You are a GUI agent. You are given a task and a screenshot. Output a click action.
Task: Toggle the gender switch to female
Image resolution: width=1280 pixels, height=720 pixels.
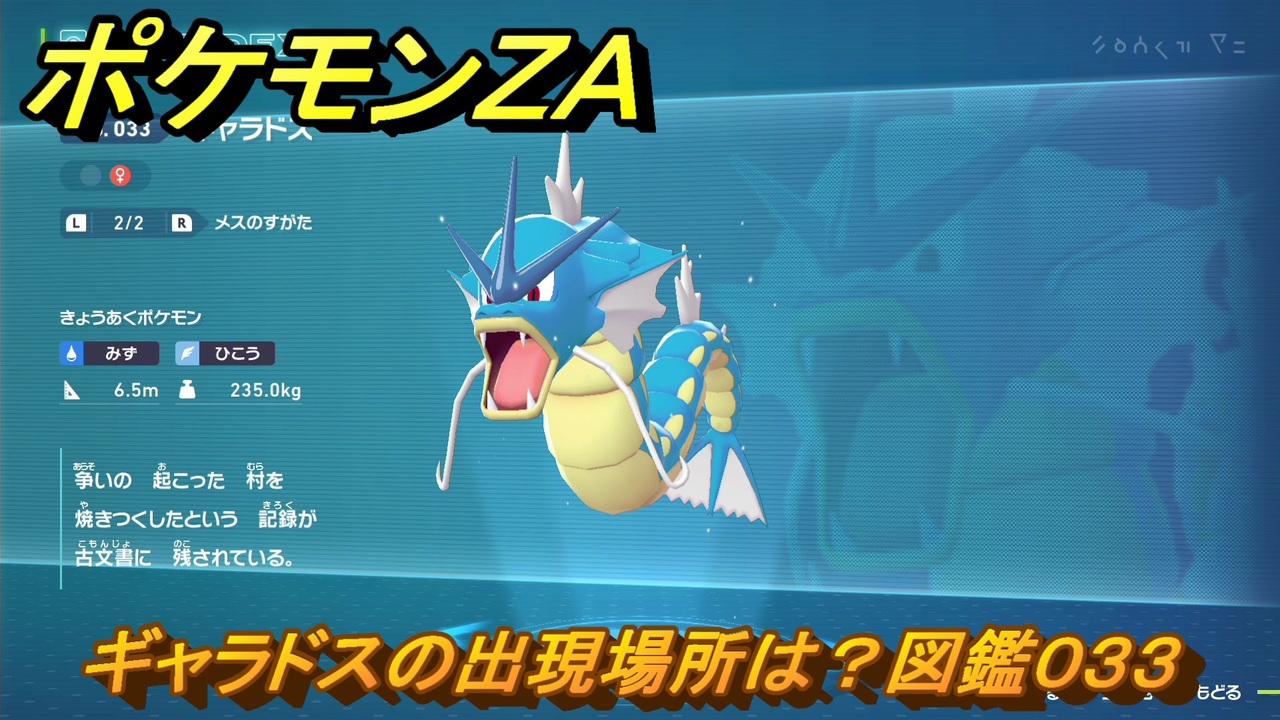[x=122, y=175]
